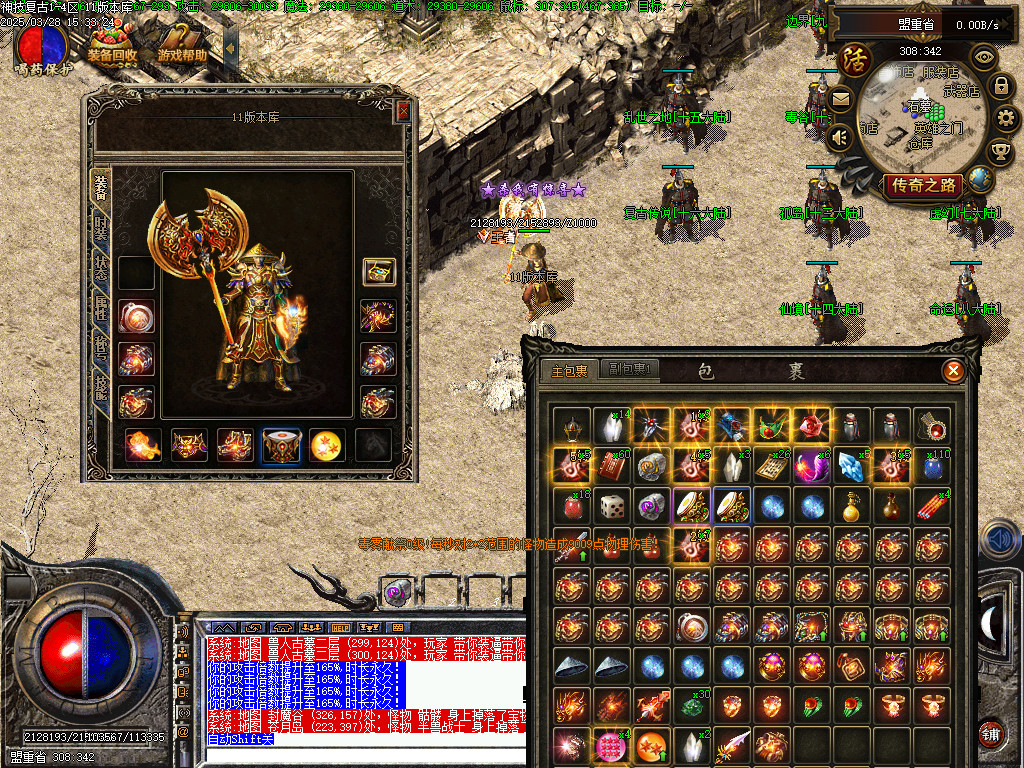Select the white dice in the bag
This screenshot has width=1024, height=768.
[x=611, y=506]
